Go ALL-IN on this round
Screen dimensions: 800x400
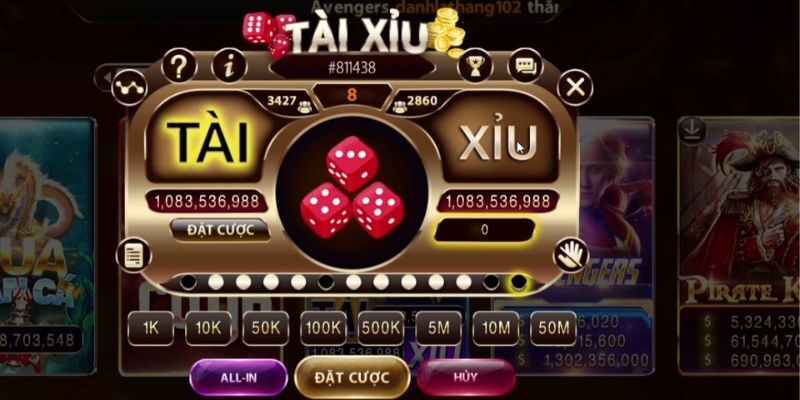[x=236, y=377]
